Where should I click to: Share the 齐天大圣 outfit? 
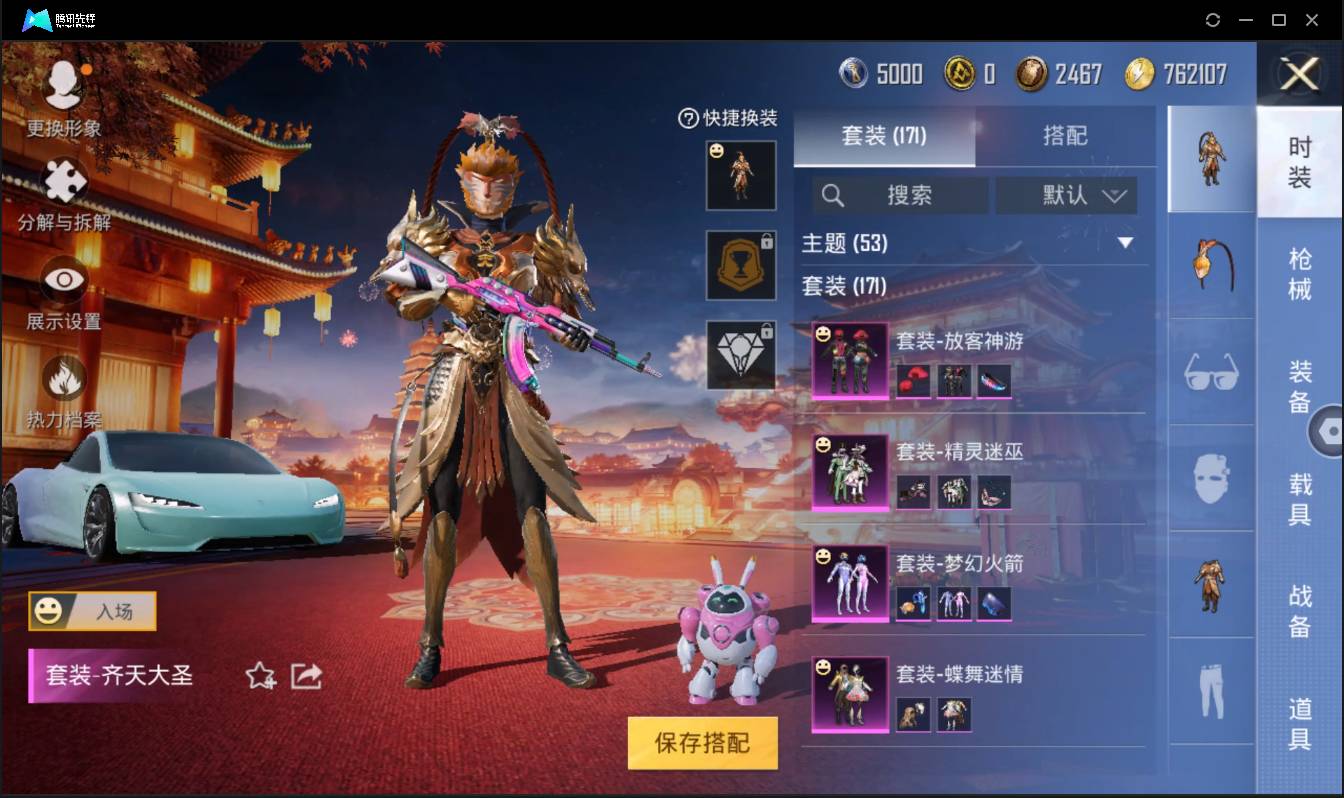(306, 676)
